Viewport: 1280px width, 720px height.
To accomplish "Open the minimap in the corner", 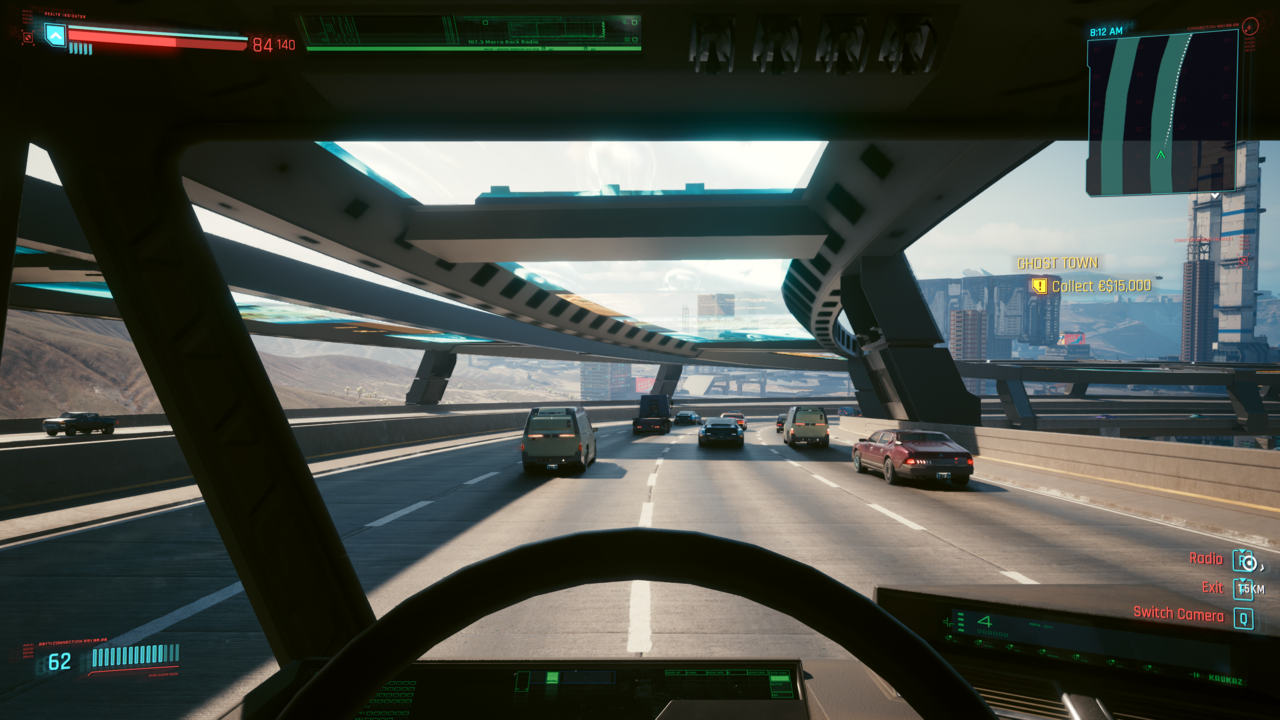I will coord(1162,111).
